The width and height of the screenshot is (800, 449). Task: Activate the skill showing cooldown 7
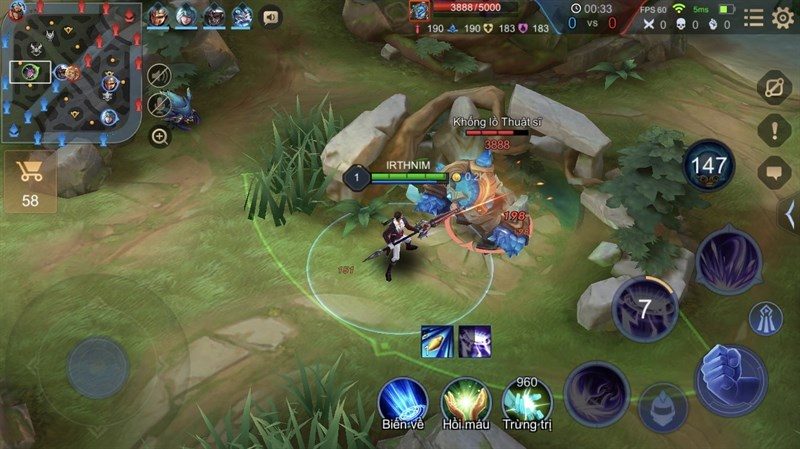[645, 307]
